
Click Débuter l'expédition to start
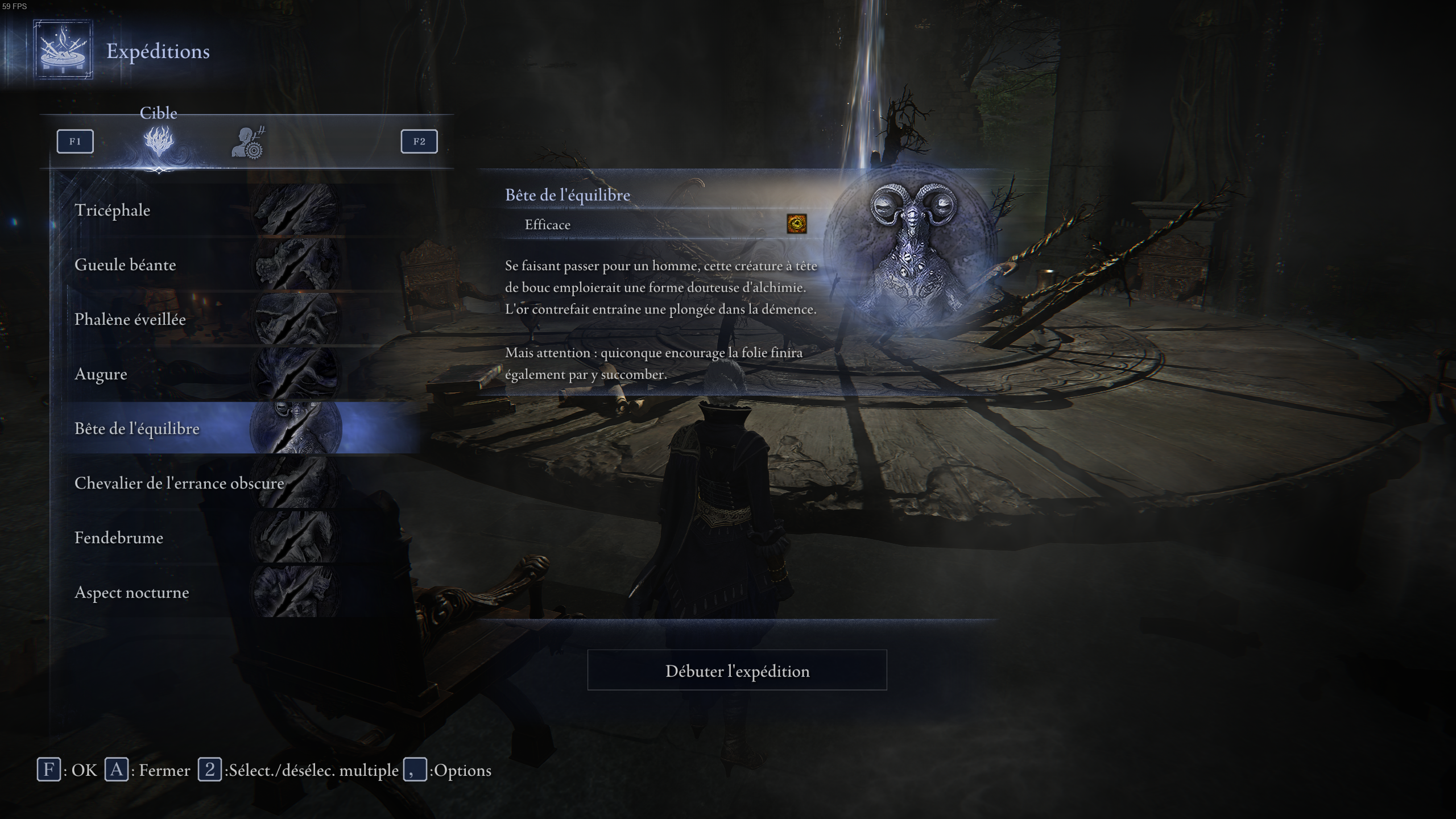click(x=737, y=671)
